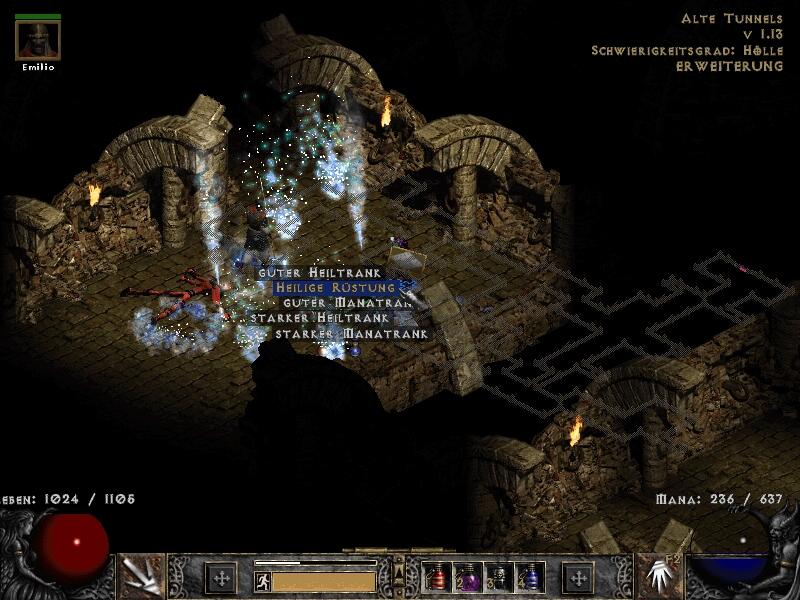This screenshot has height=600, width=800.
Task: Pick up the Guter Heiltrank label
Action: click(x=320, y=273)
